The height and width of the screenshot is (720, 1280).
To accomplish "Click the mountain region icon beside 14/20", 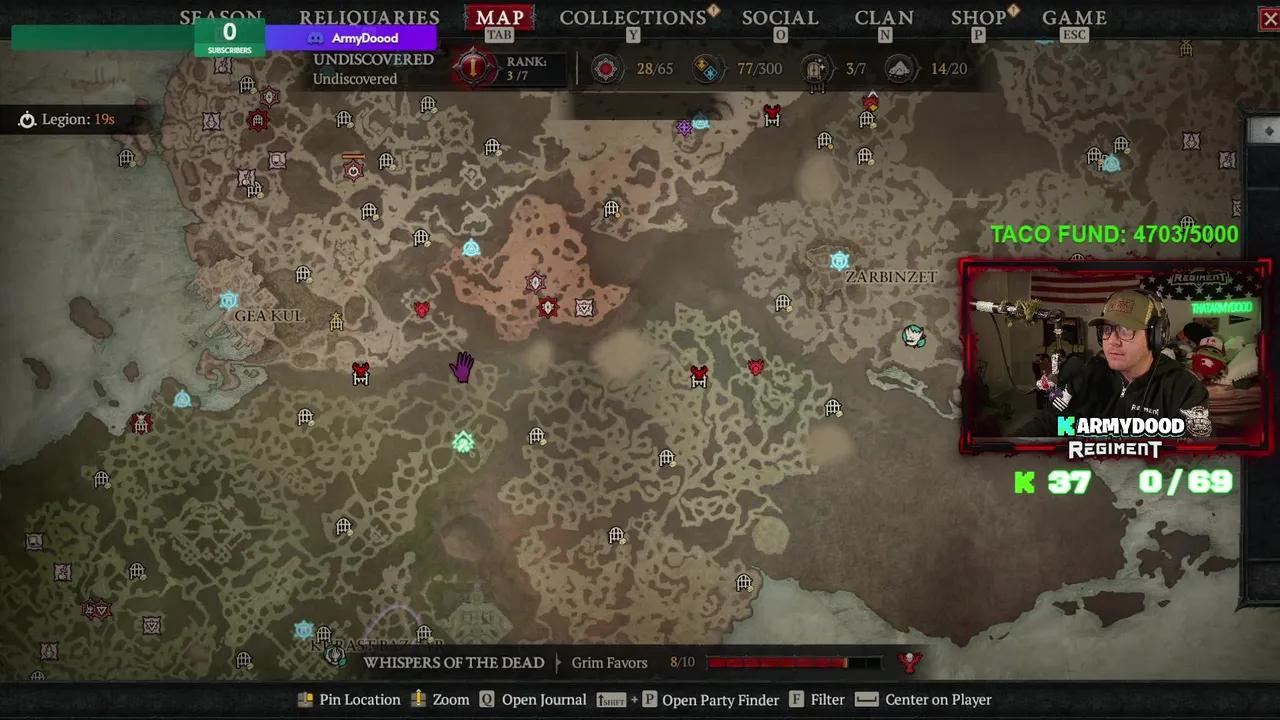I will (x=900, y=68).
